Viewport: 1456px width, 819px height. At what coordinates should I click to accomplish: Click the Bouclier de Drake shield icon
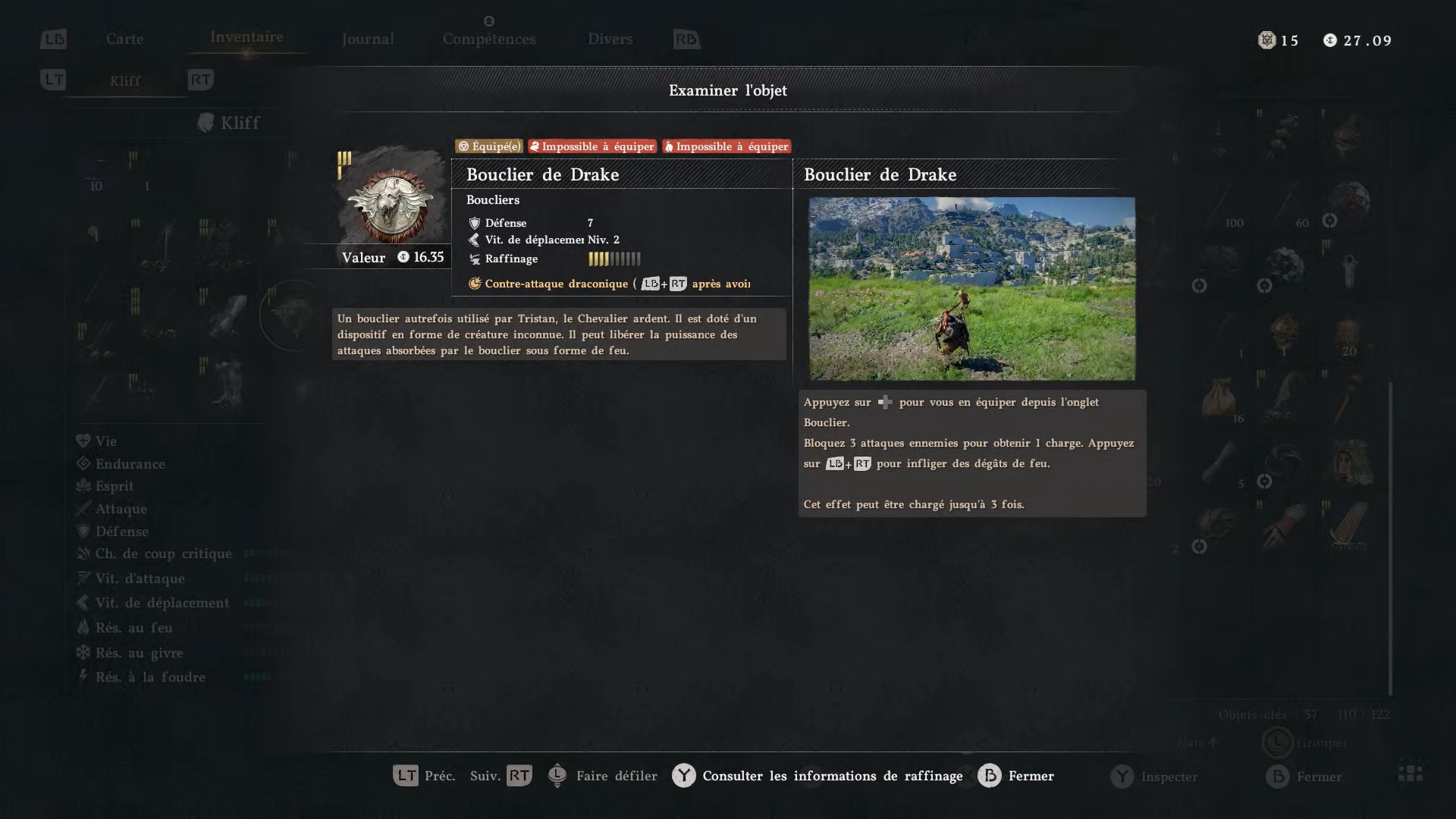point(391,201)
